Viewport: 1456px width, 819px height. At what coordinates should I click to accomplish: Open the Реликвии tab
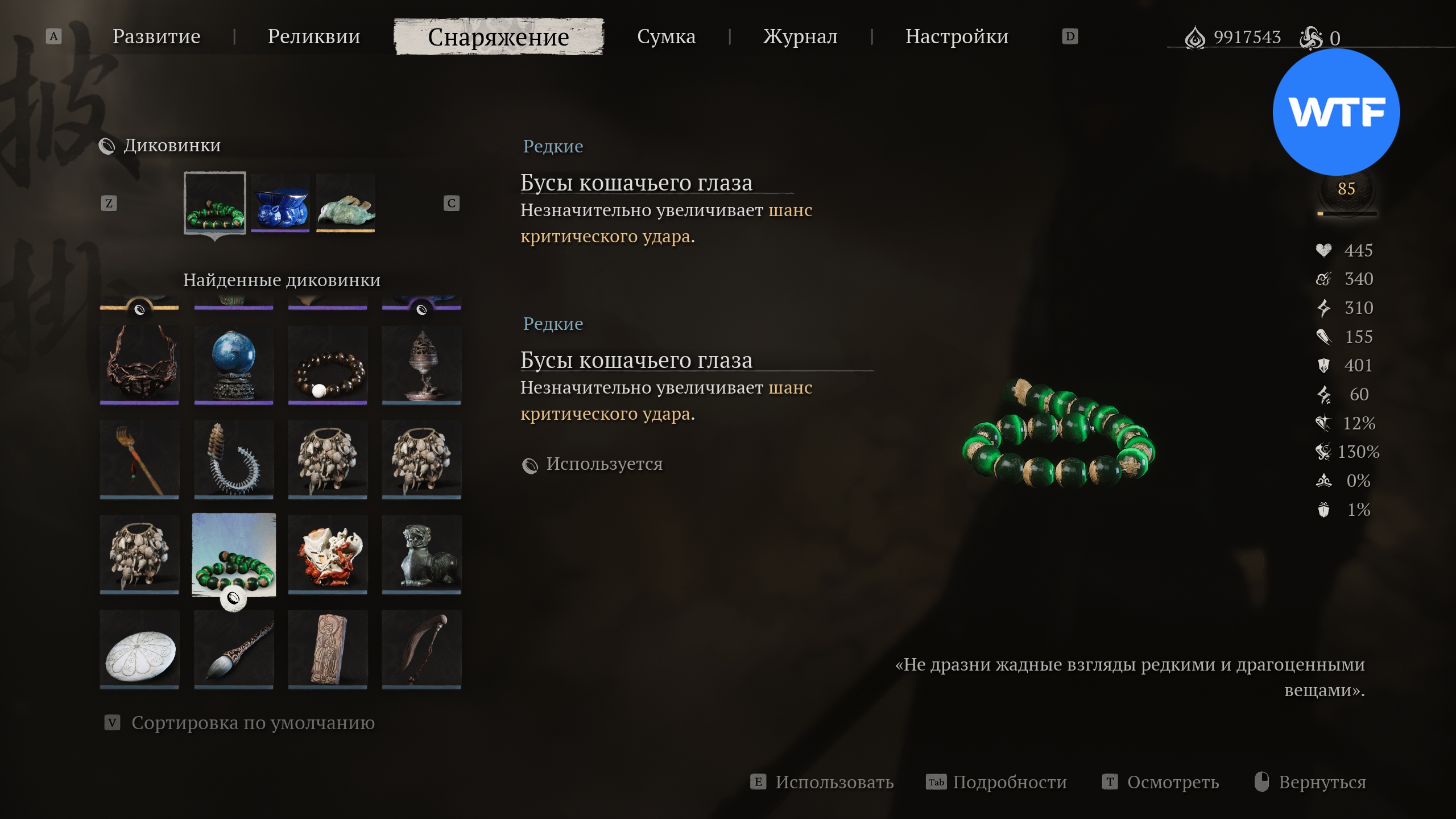click(314, 36)
